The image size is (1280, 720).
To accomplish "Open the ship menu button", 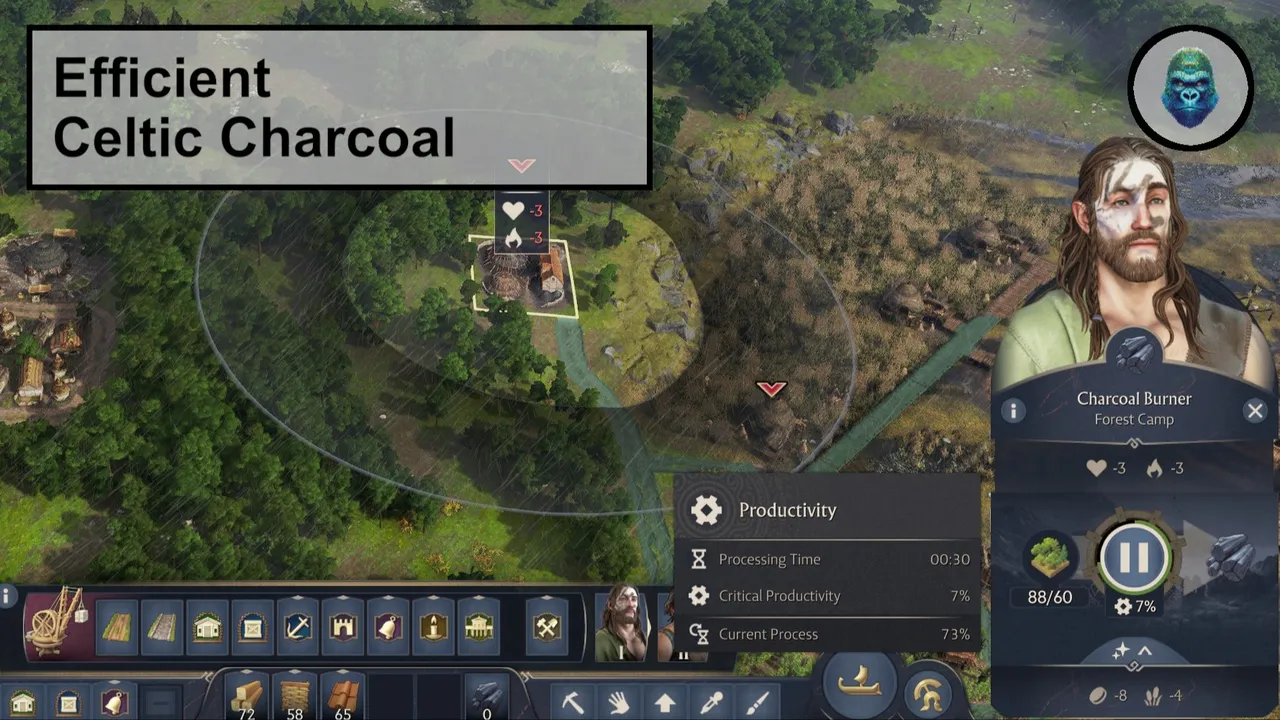I will tap(859, 683).
